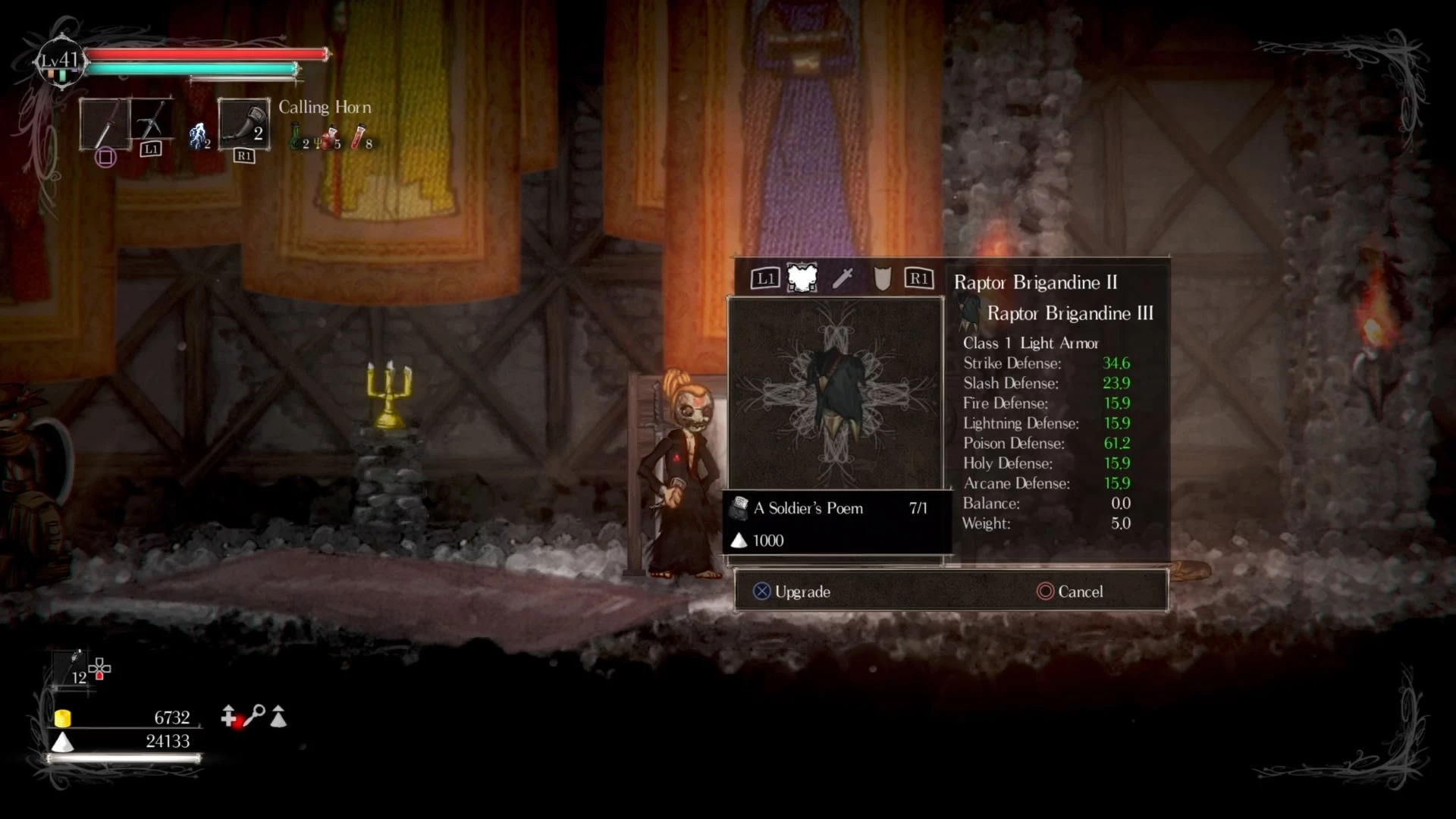Select the Raptor Brigandine armor preview
Image resolution: width=1456 pixels, height=819 pixels.
click(x=835, y=392)
